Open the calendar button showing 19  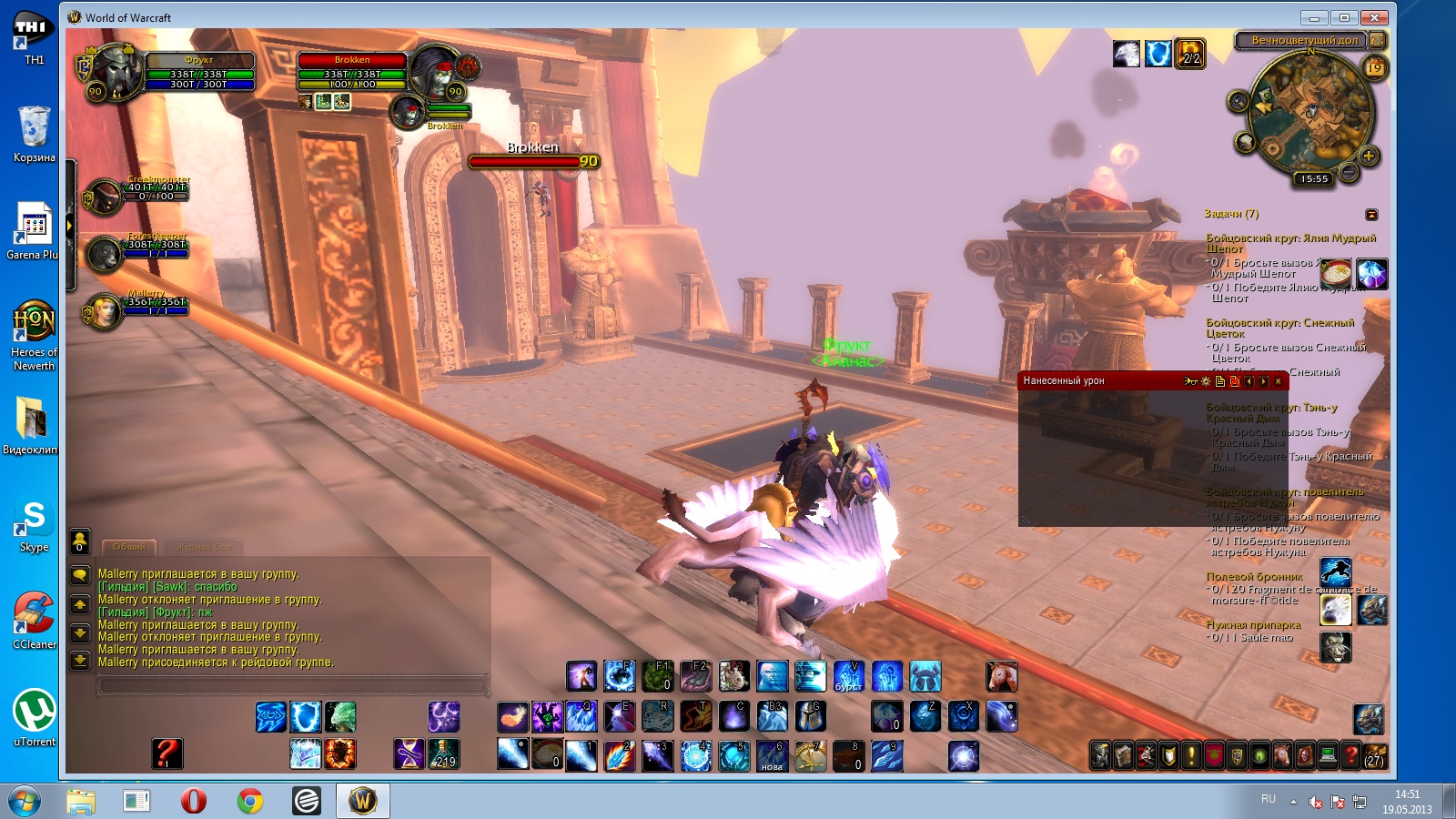point(1374,67)
